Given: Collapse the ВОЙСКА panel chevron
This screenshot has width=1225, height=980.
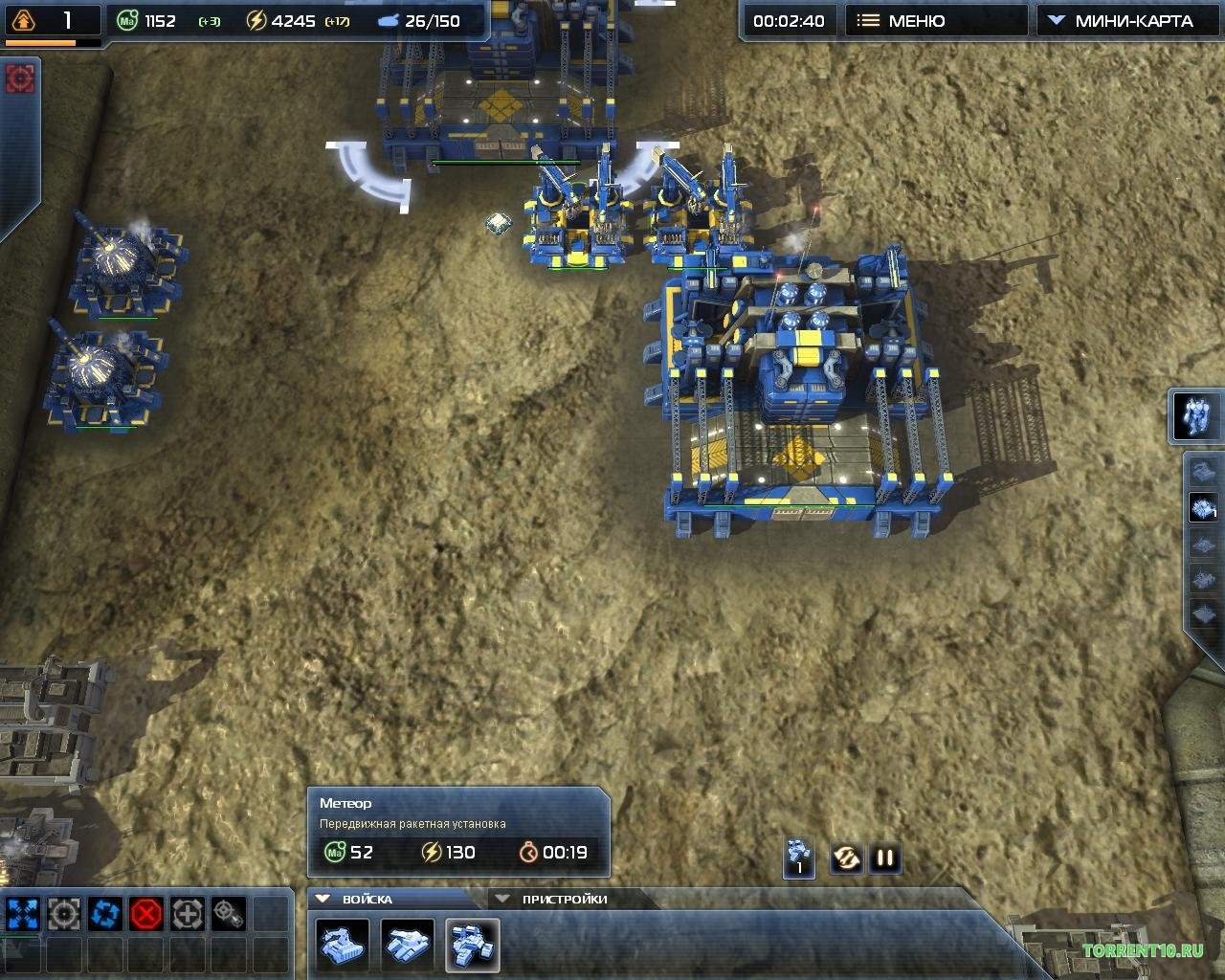Looking at the screenshot, I should click(324, 899).
